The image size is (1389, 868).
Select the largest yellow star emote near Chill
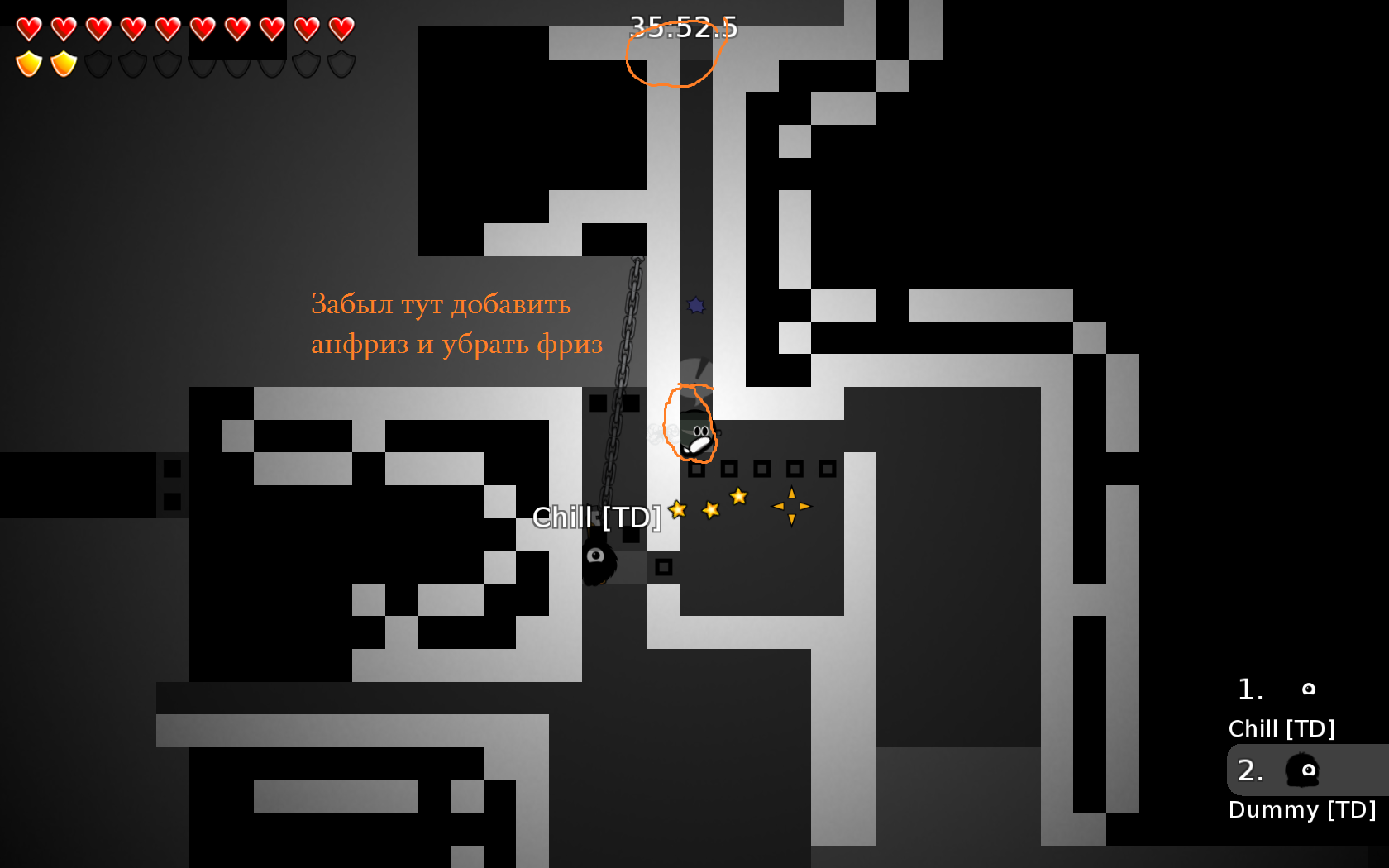738,496
